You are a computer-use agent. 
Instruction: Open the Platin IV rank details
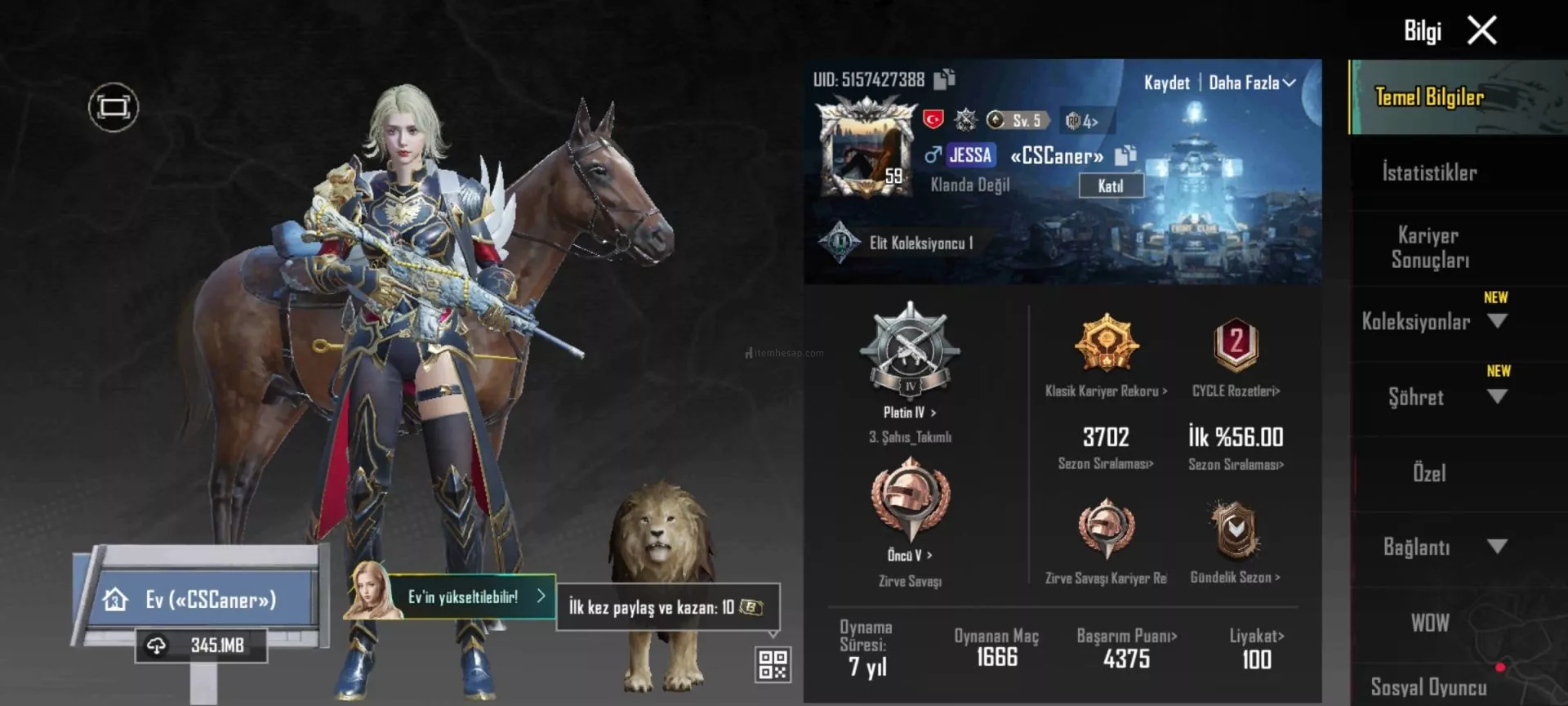[x=909, y=412]
